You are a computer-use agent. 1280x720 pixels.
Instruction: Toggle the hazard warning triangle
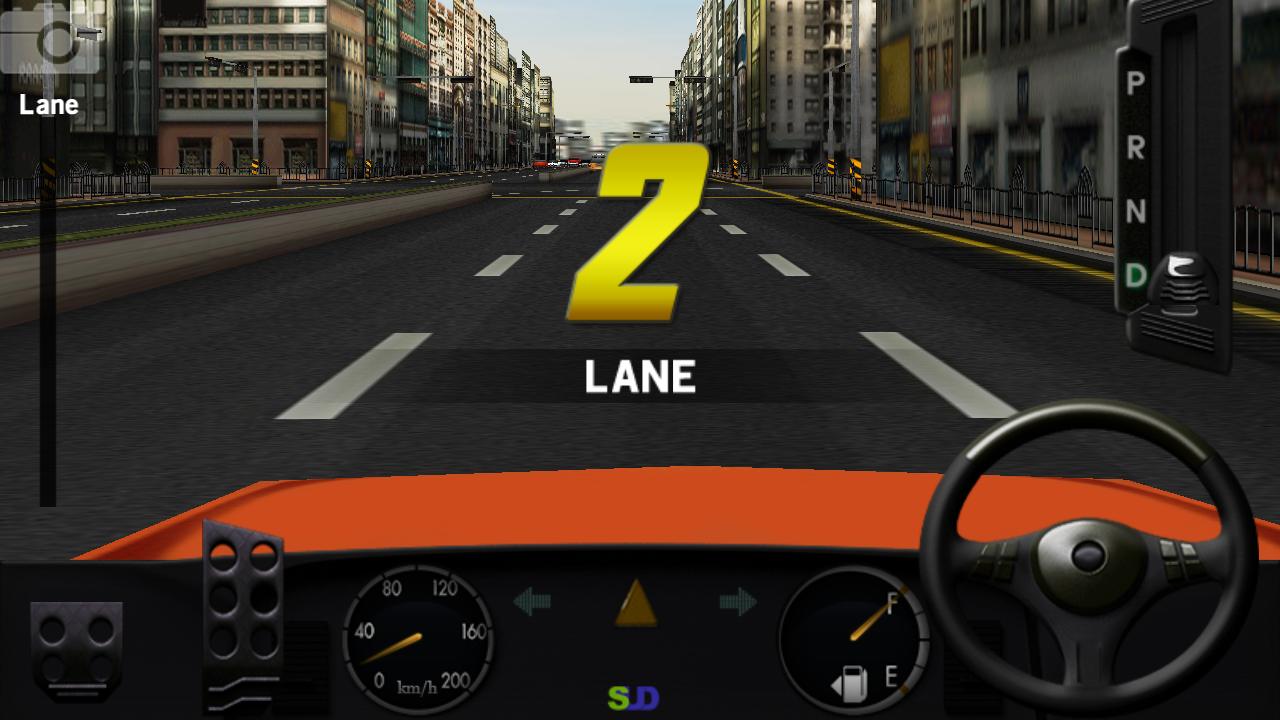pos(635,603)
